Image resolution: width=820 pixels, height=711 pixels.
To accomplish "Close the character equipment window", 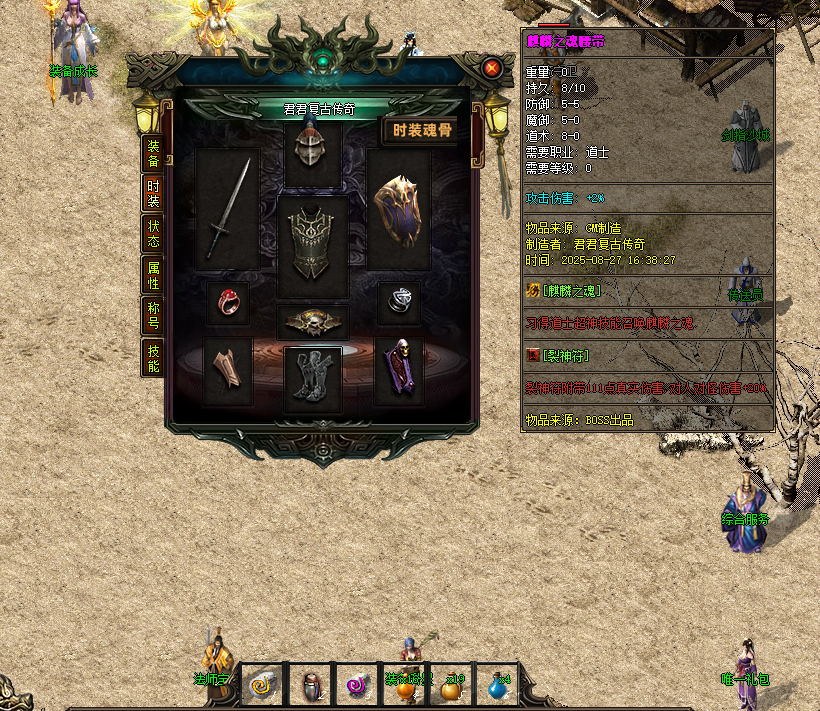I will [492, 68].
